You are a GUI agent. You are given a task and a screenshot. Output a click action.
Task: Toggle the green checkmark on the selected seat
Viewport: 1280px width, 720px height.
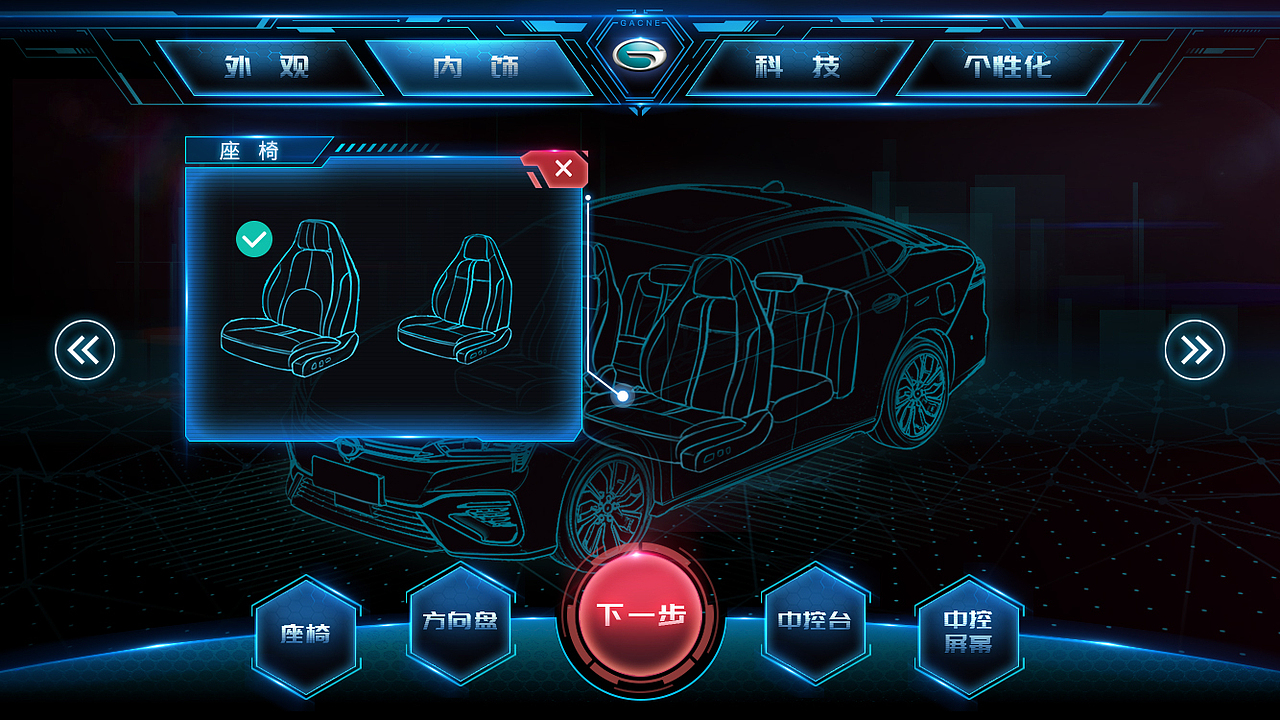[x=255, y=240]
